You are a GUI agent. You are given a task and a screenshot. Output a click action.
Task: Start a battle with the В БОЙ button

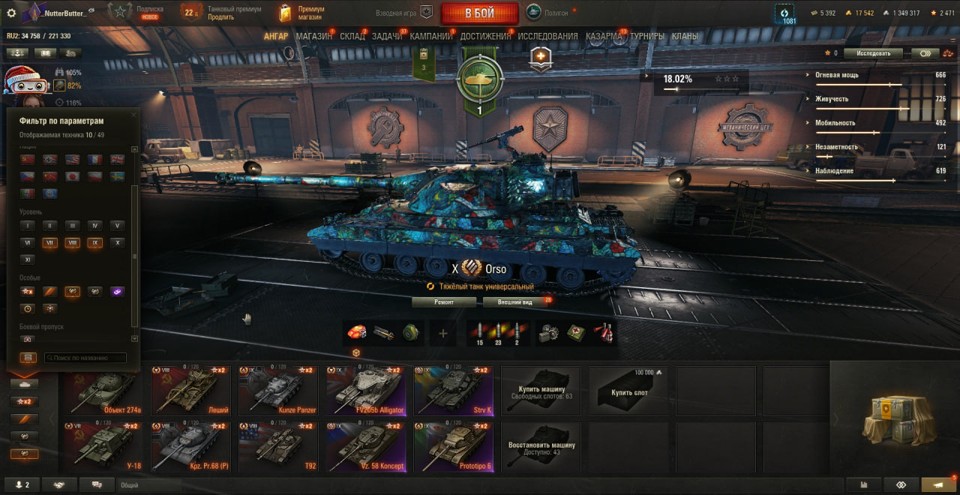tap(479, 13)
